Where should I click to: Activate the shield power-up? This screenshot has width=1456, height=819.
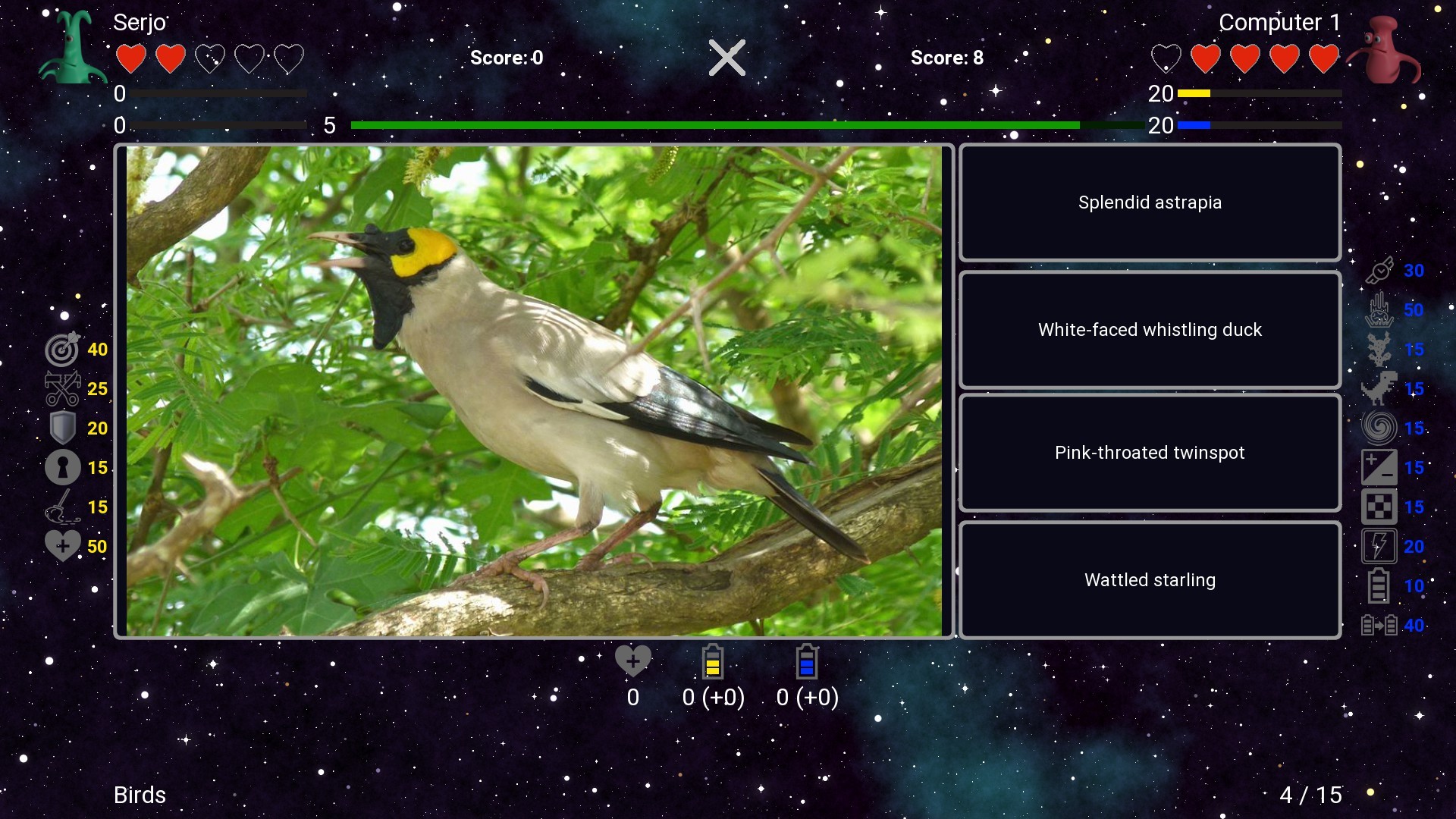point(63,428)
